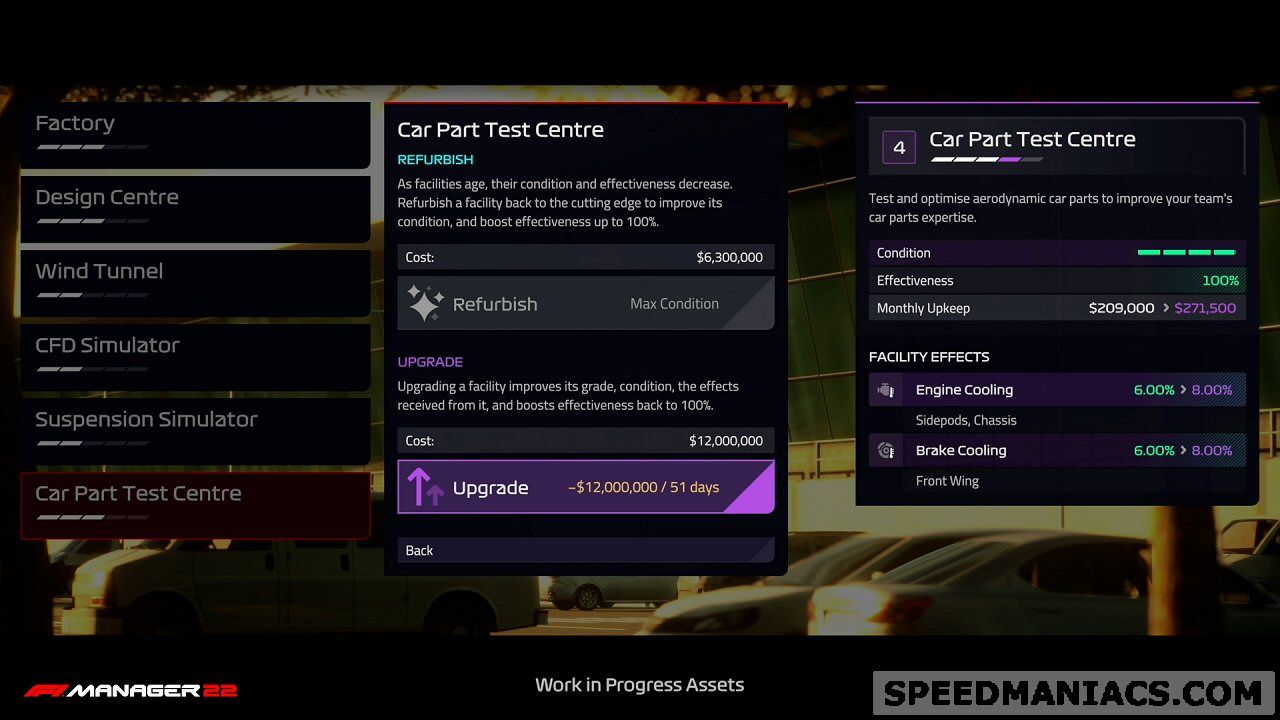Image resolution: width=1280 pixels, height=720 pixels.
Task: Go Back from the facility menu
Action: pyautogui.click(x=585, y=550)
